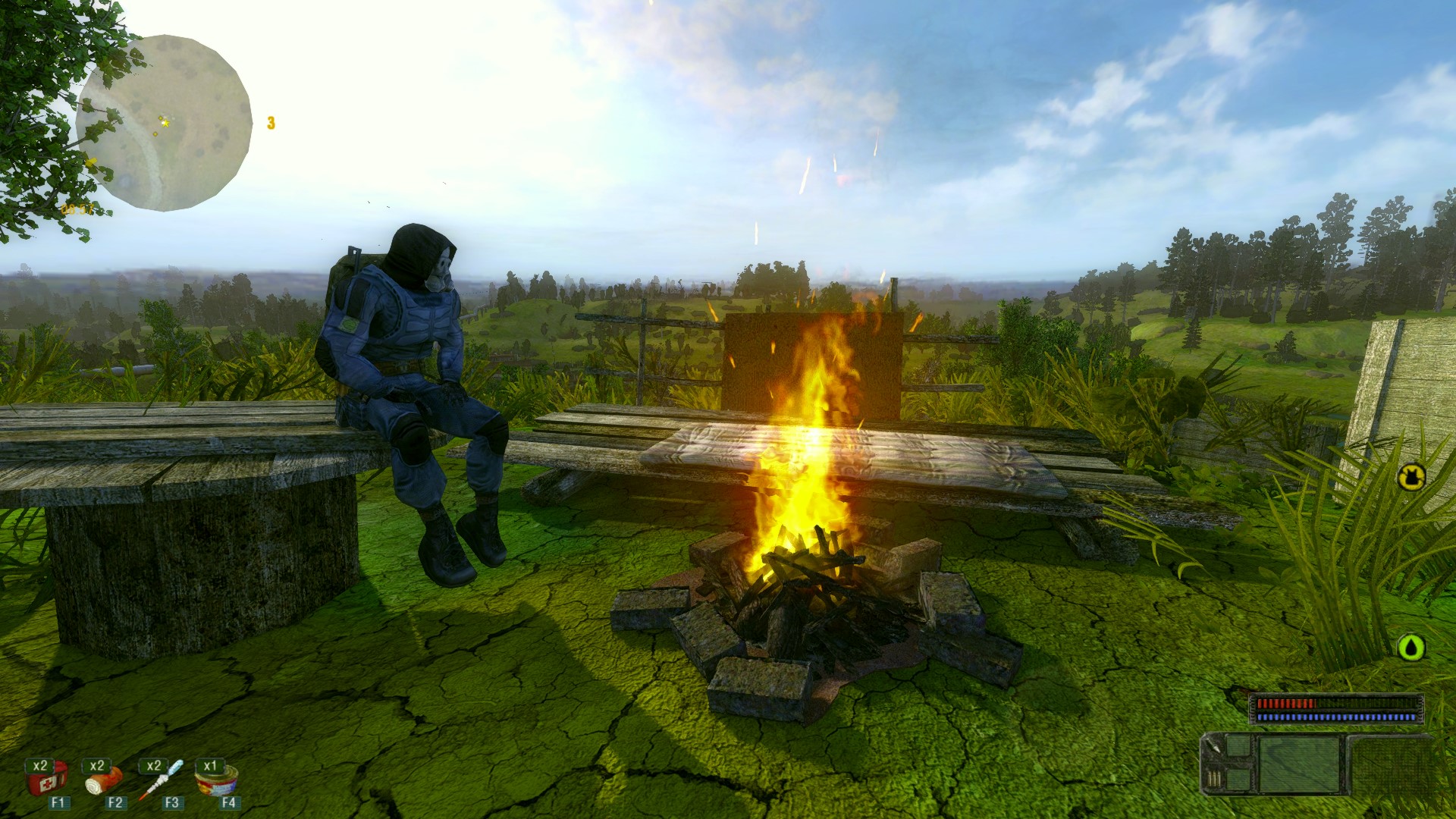Select the medkit in quick slot F1
1456x819 pixels.
tap(47, 783)
